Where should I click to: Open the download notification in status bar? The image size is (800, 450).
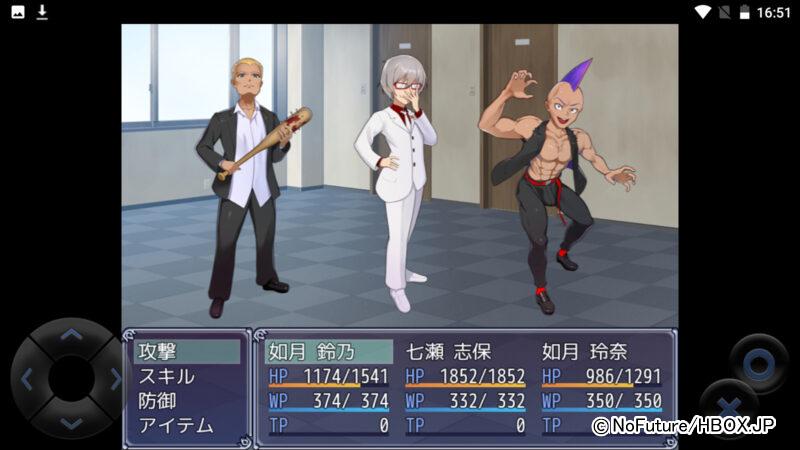42,12
